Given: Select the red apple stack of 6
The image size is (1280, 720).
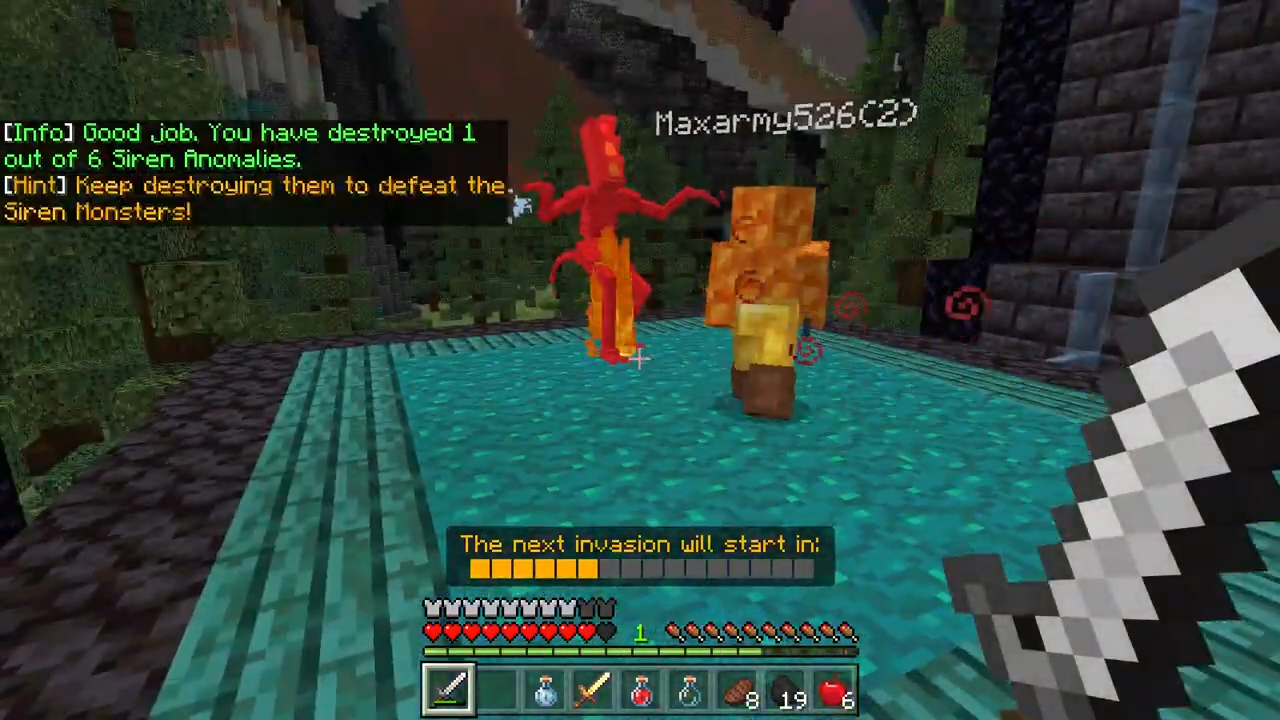Looking at the screenshot, I should coord(833,690).
